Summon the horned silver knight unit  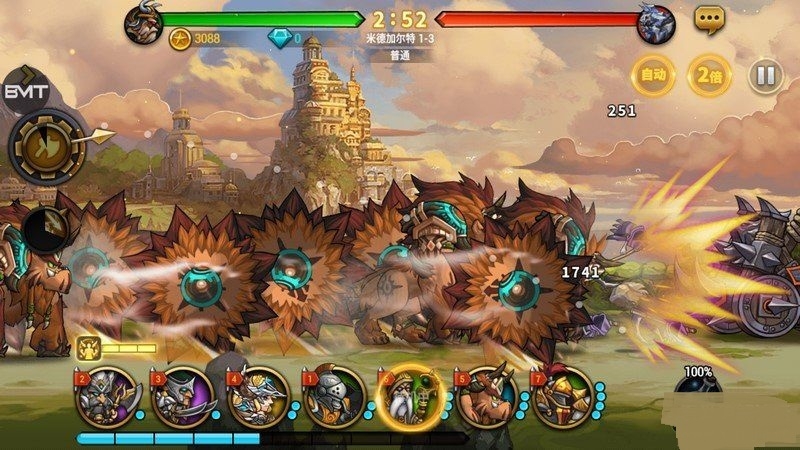click(106, 396)
